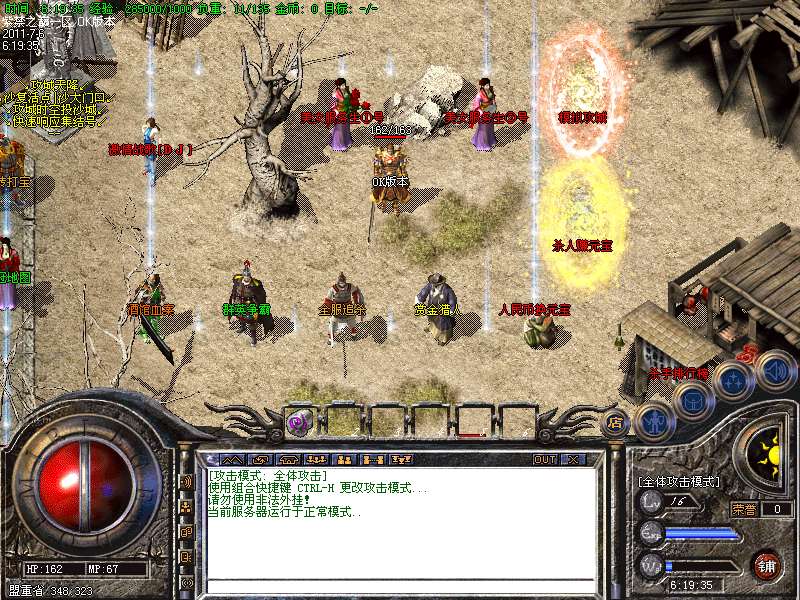Screen dimensions: 800x600
Task: Toggle the top sound-wave chat channel button
Action: click(x=187, y=481)
